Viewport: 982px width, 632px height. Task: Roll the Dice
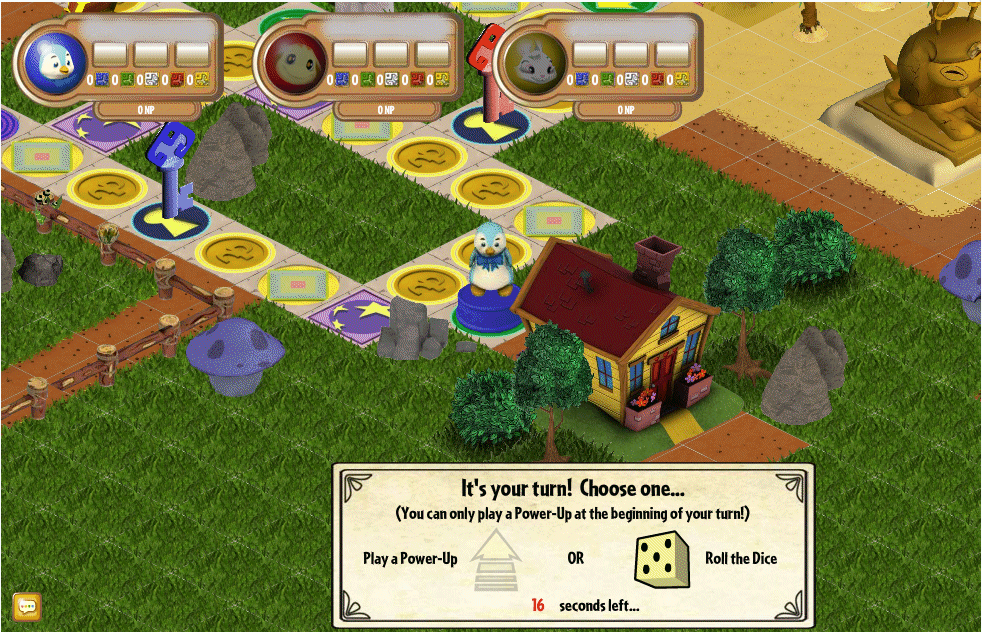[662, 559]
